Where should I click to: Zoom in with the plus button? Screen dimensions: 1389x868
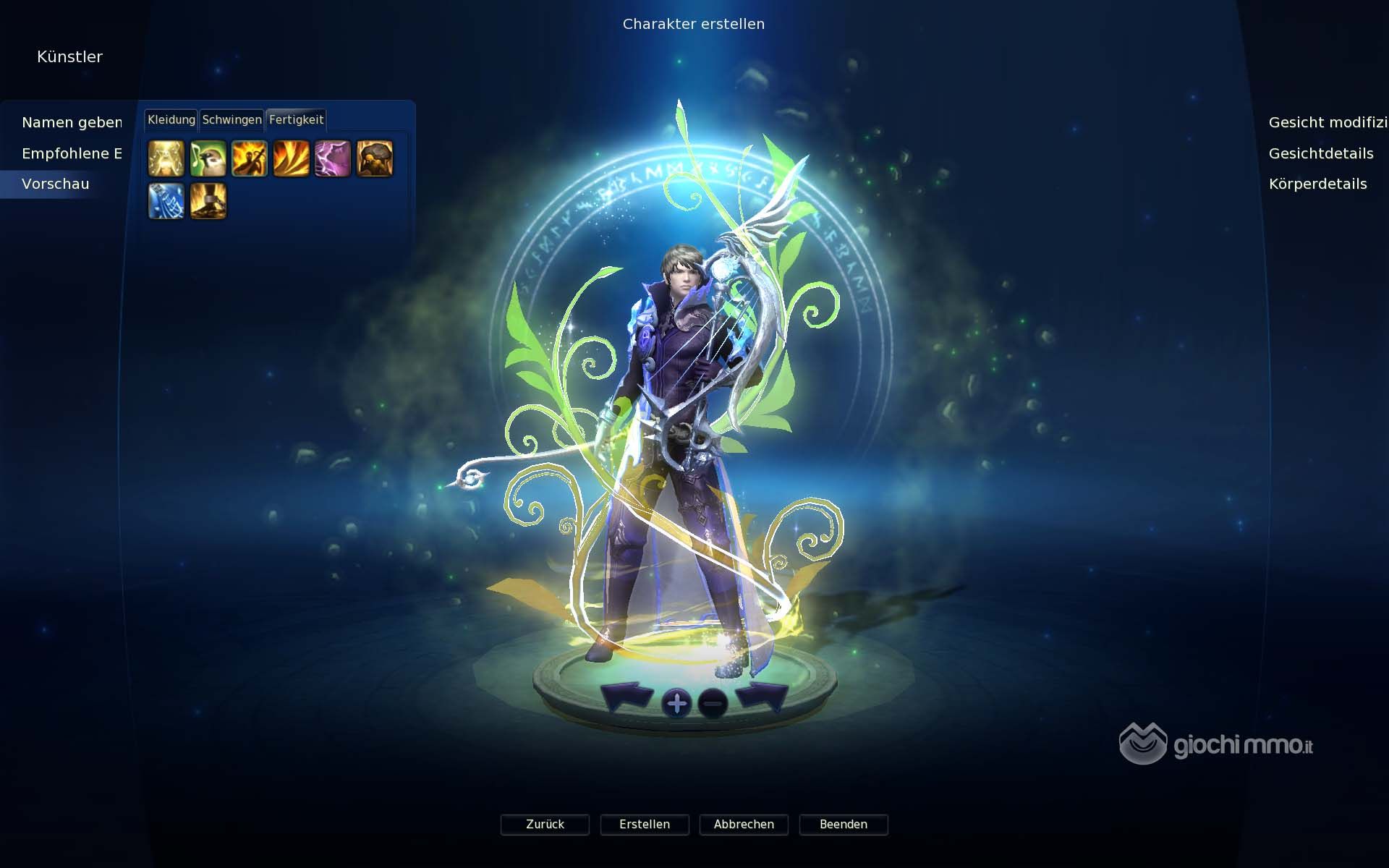[x=677, y=703]
